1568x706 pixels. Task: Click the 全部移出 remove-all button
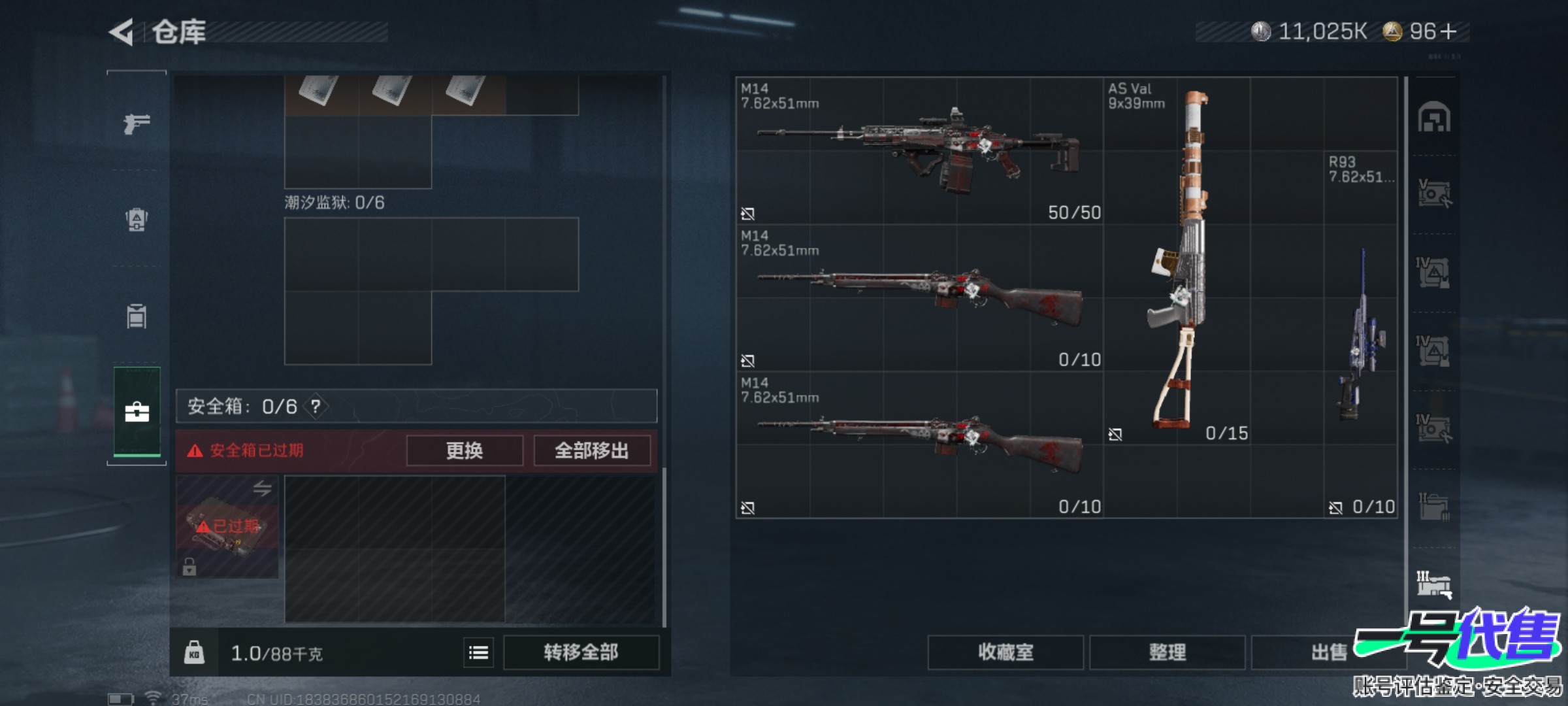[x=592, y=450]
